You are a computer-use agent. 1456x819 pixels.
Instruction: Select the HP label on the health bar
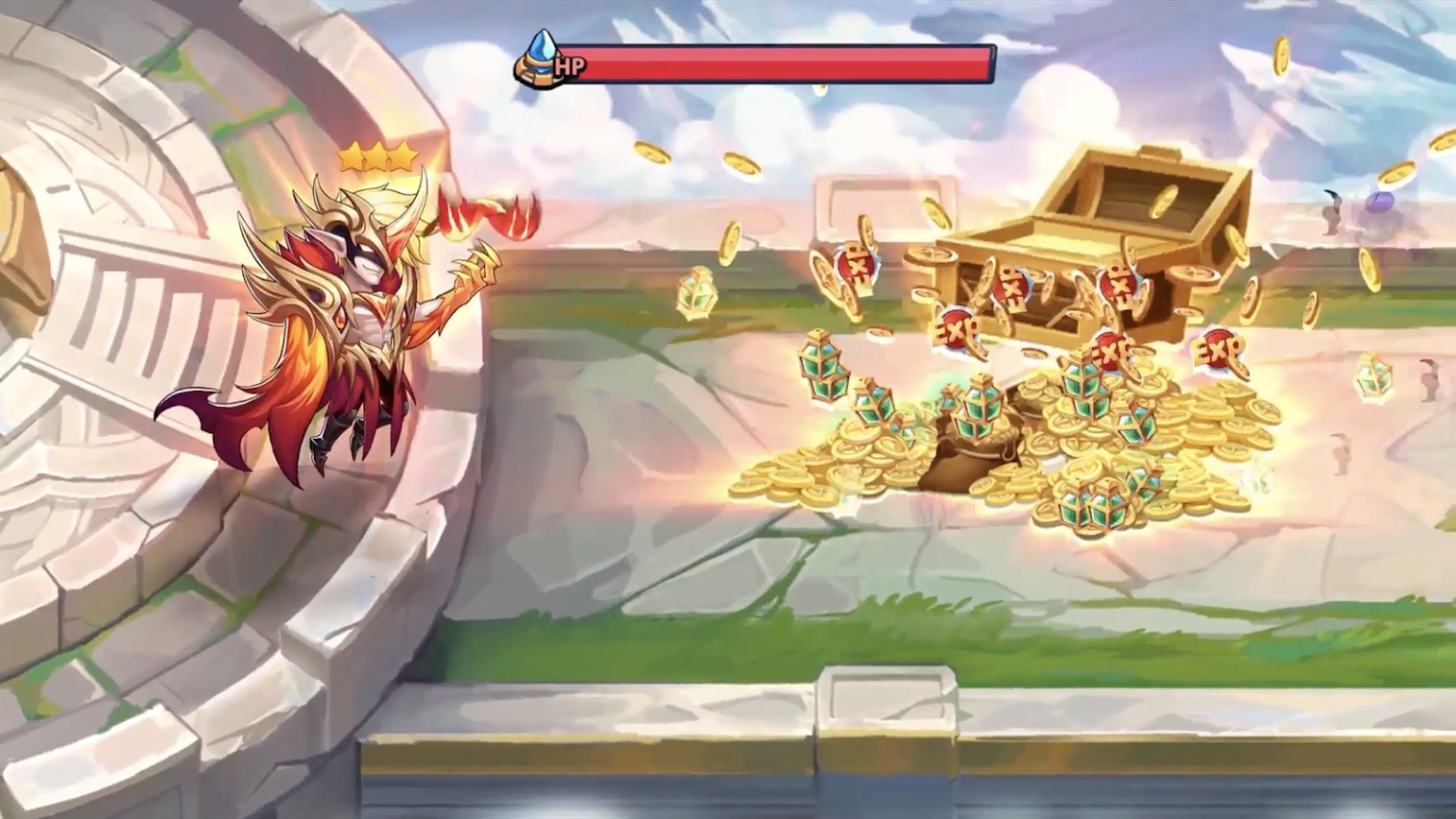click(x=569, y=68)
